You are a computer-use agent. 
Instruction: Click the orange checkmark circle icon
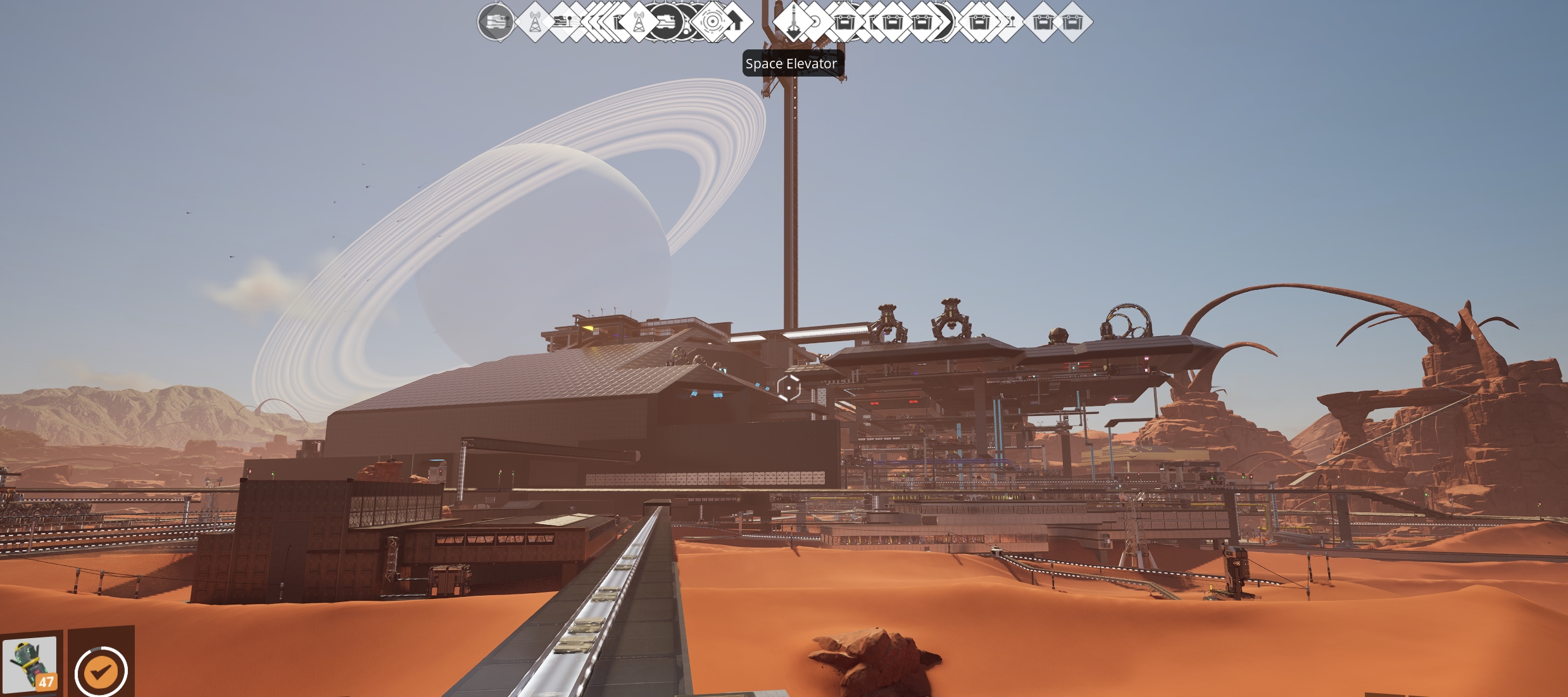pos(101,672)
